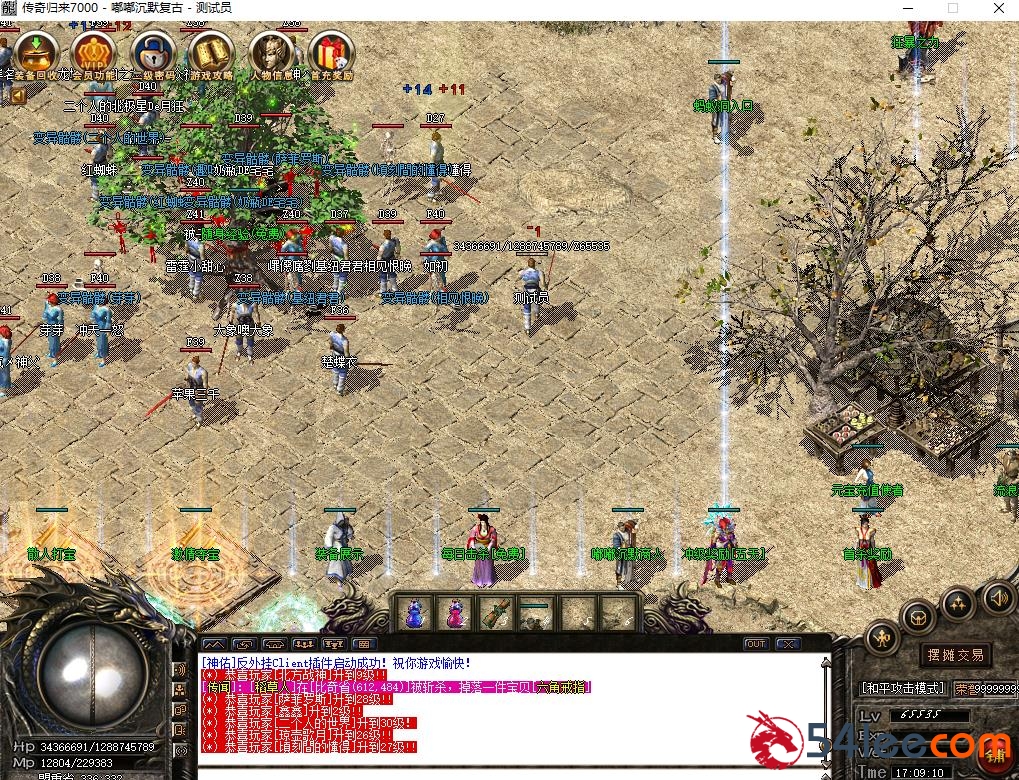Open the VIP 会员功能 menu
The width and height of the screenshot is (1019, 780).
94,53
